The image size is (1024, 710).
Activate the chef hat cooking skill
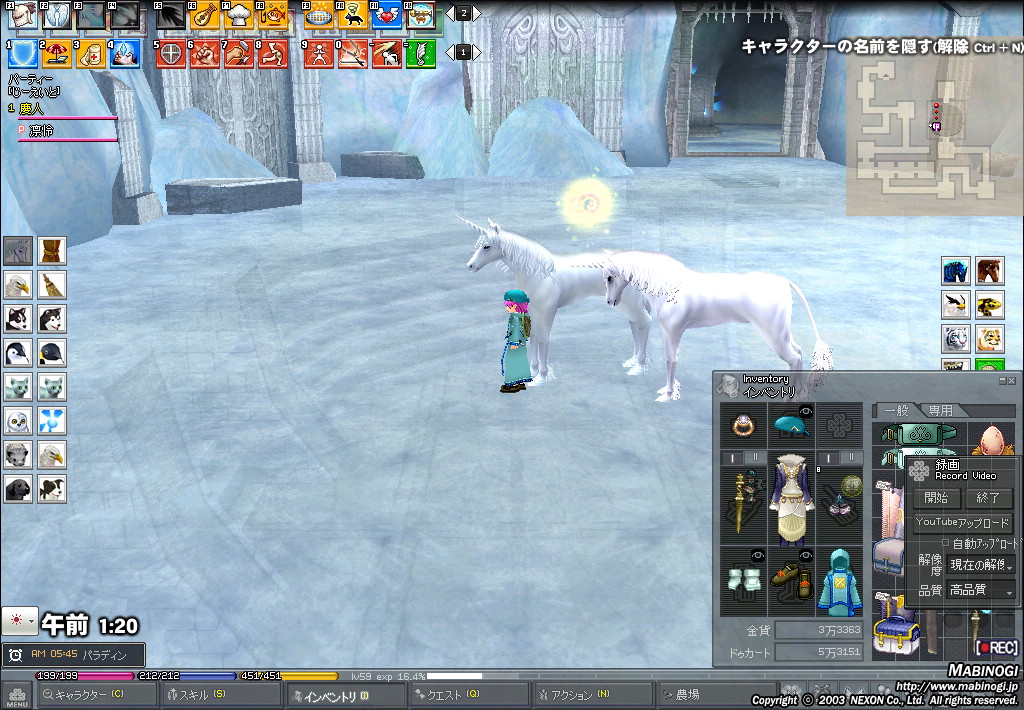pos(240,15)
